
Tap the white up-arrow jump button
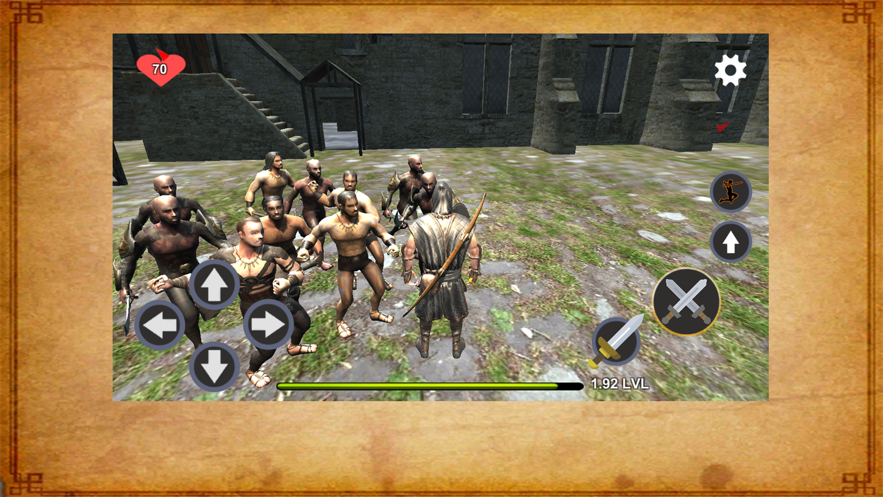coord(730,241)
